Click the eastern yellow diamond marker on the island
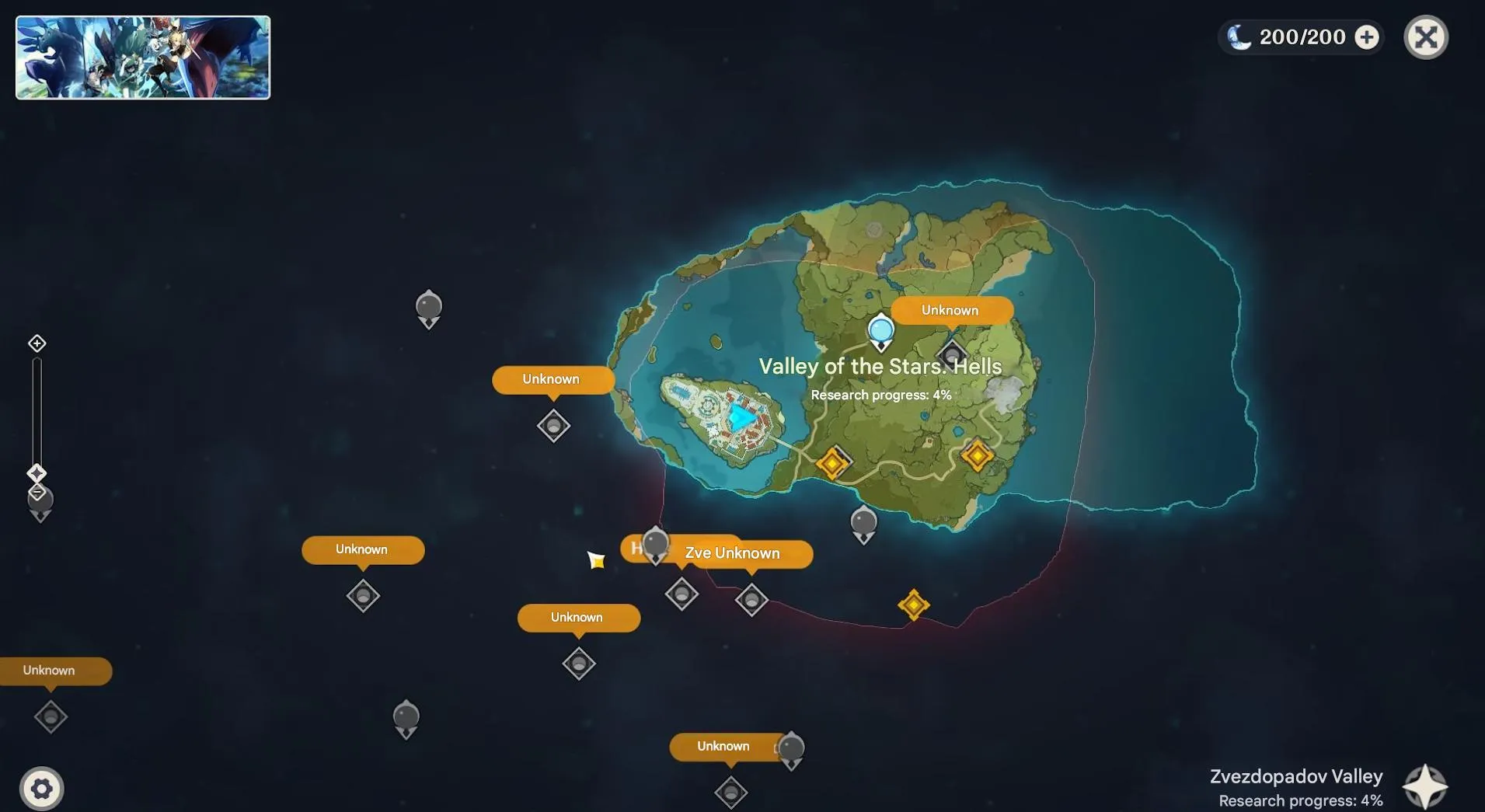This screenshot has width=1485, height=812. tap(978, 455)
